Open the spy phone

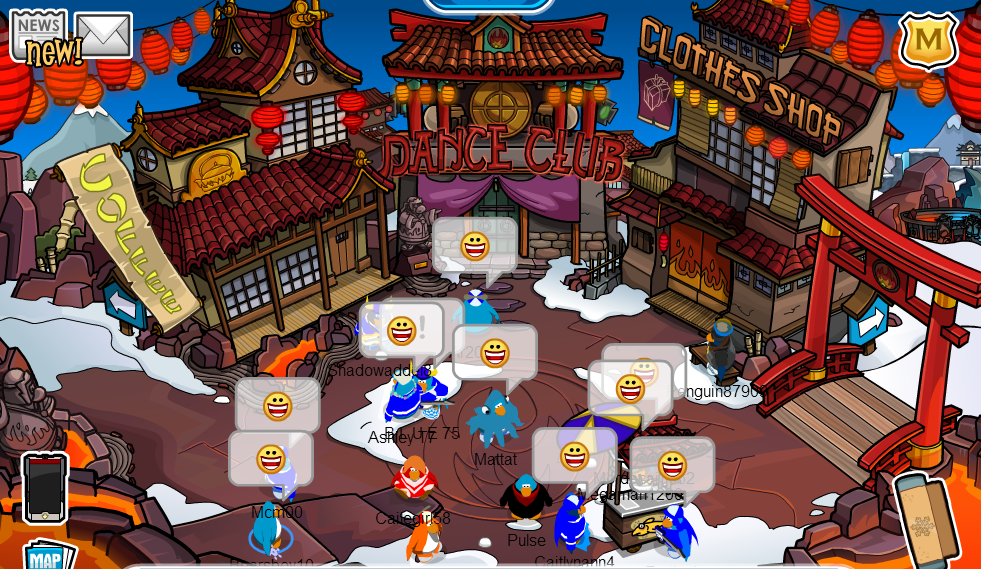[x=45, y=487]
